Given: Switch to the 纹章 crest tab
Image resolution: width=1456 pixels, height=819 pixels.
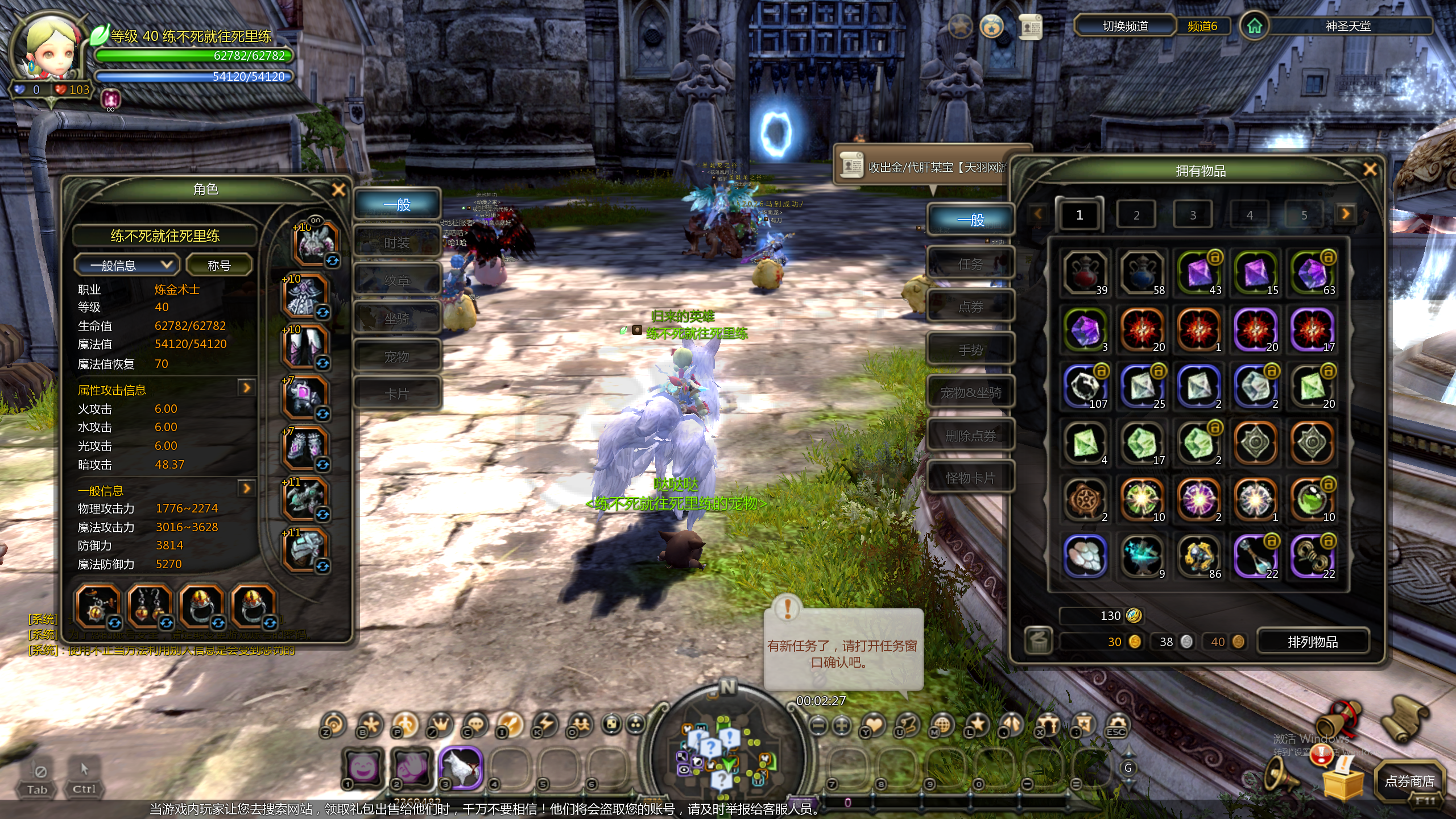Looking at the screenshot, I should (x=397, y=280).
